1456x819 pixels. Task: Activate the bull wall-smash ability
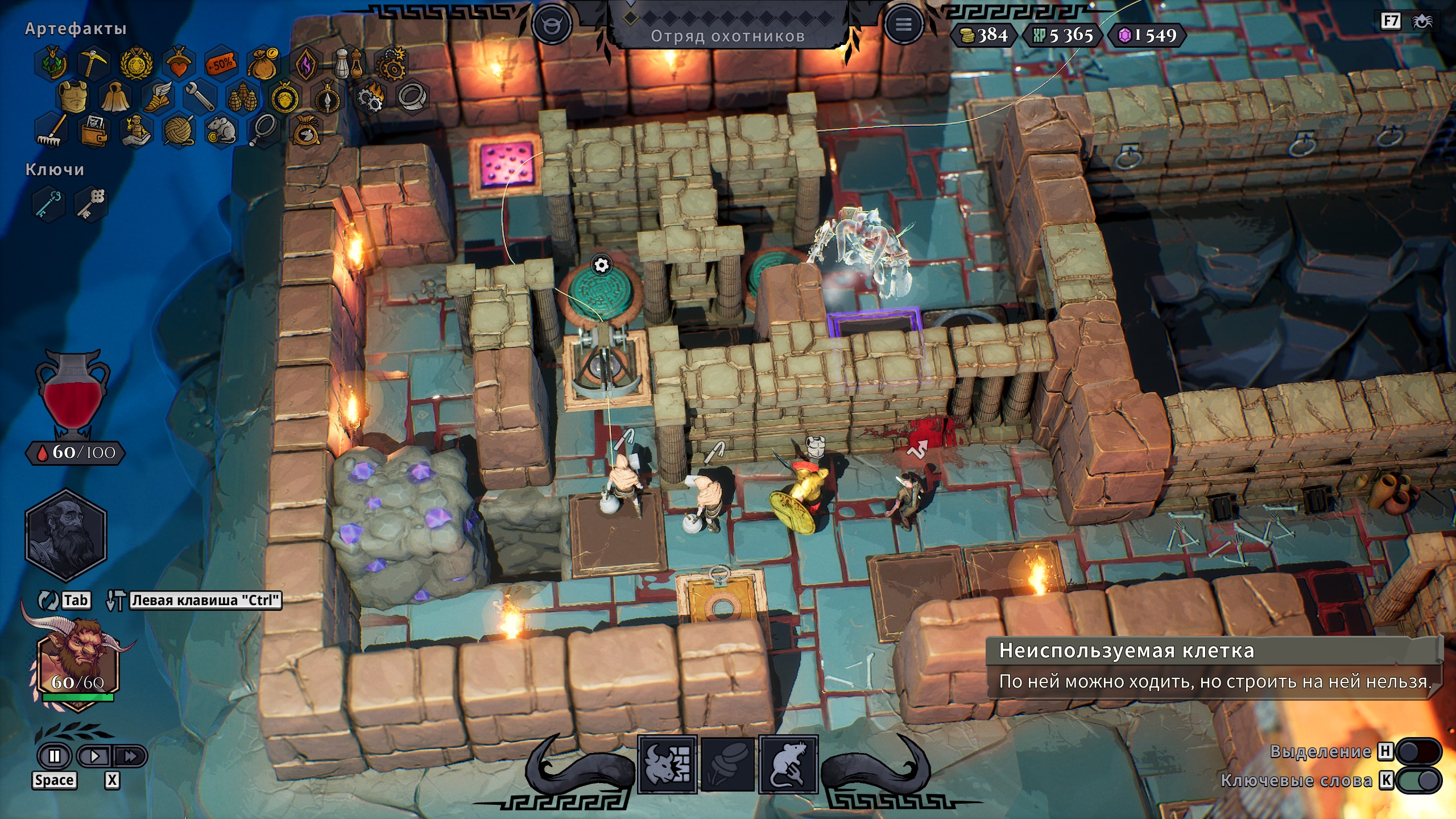pos(668,764)
